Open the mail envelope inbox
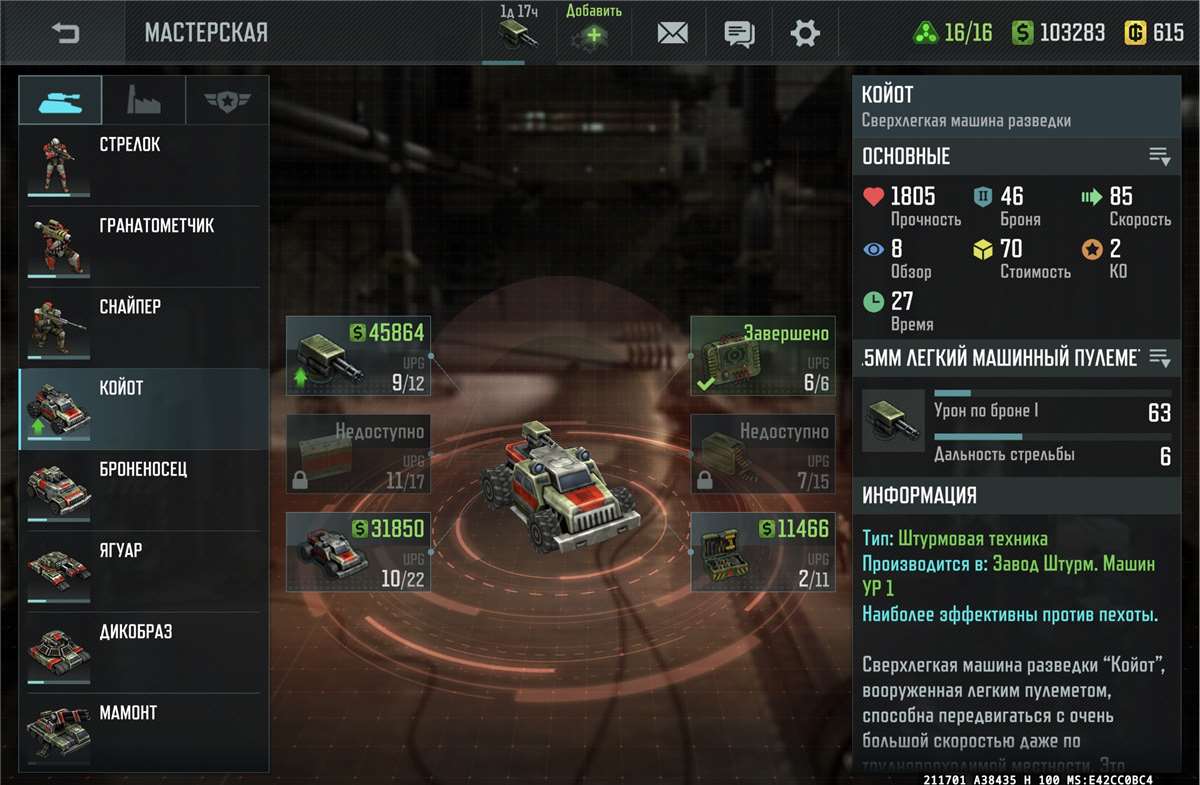This screenshot has height=785, width=1200. (672, 33)
